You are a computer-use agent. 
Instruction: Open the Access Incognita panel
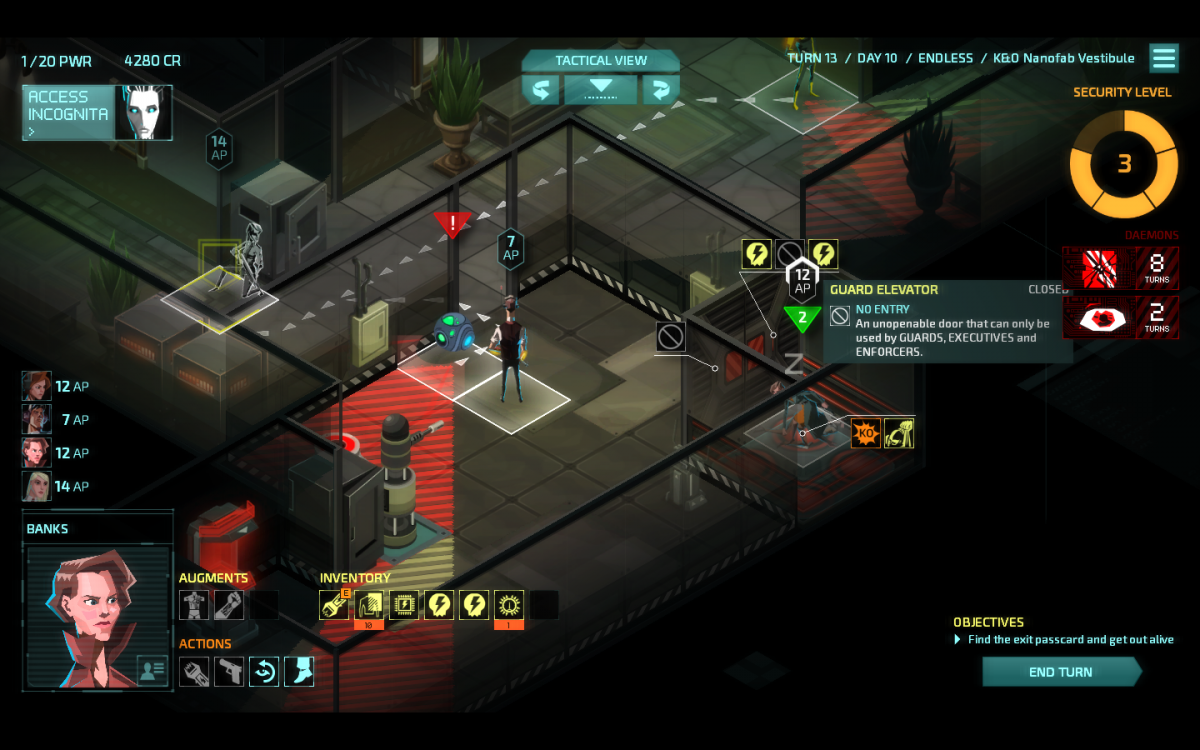point(97,112)
